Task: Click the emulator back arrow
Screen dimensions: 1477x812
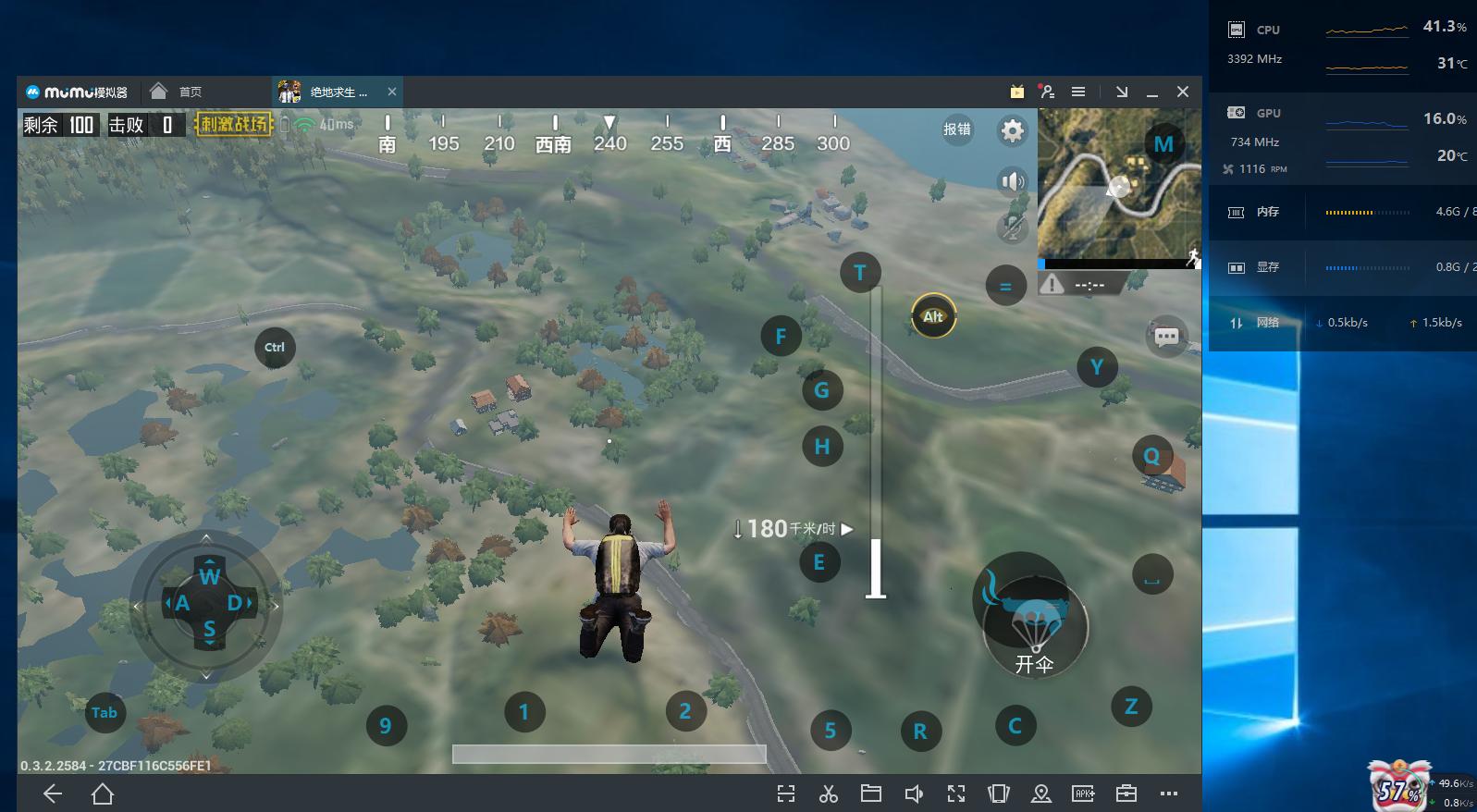Action: tap(53, 794)
